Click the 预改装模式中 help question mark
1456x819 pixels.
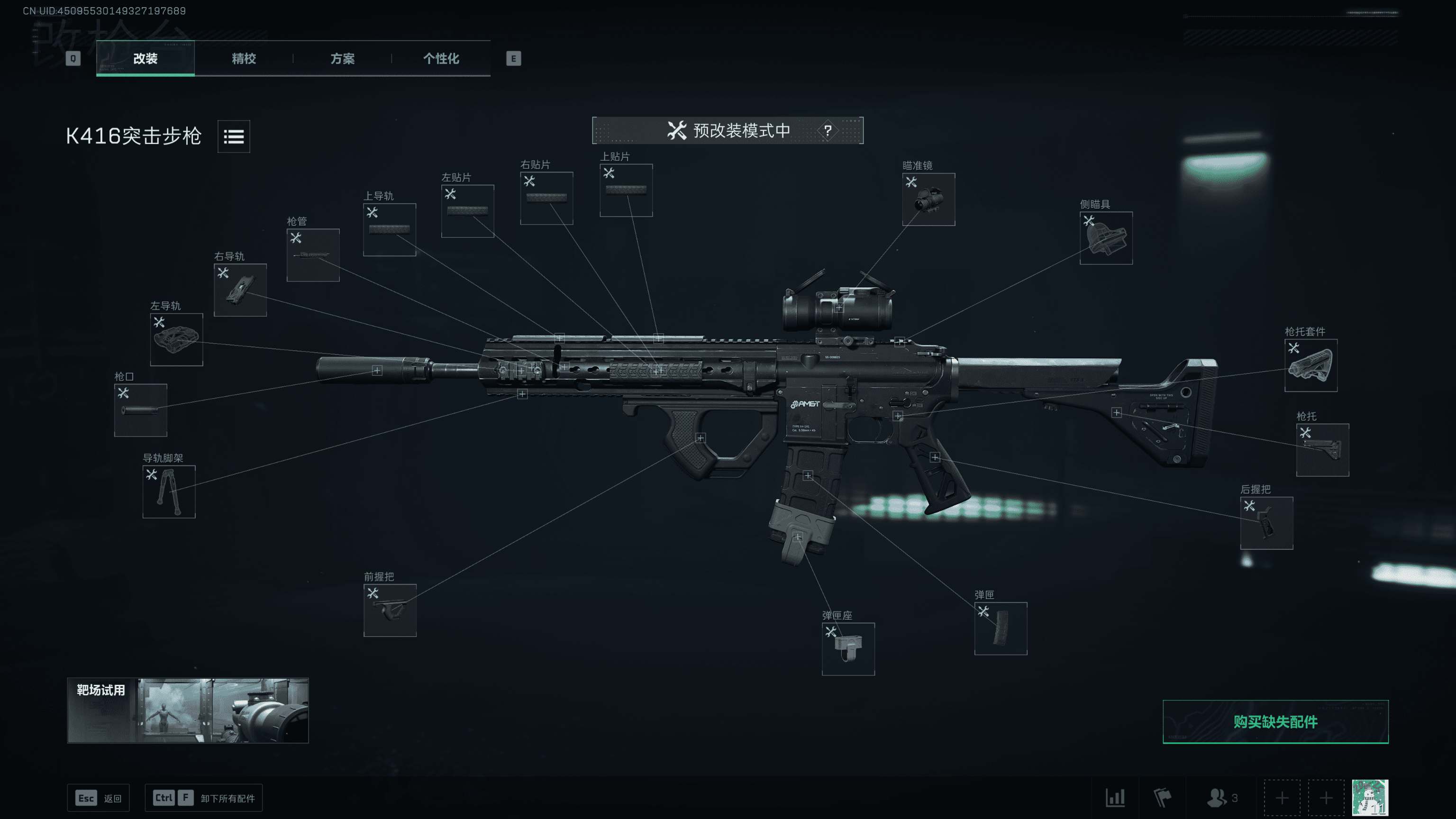pos(828,130)
